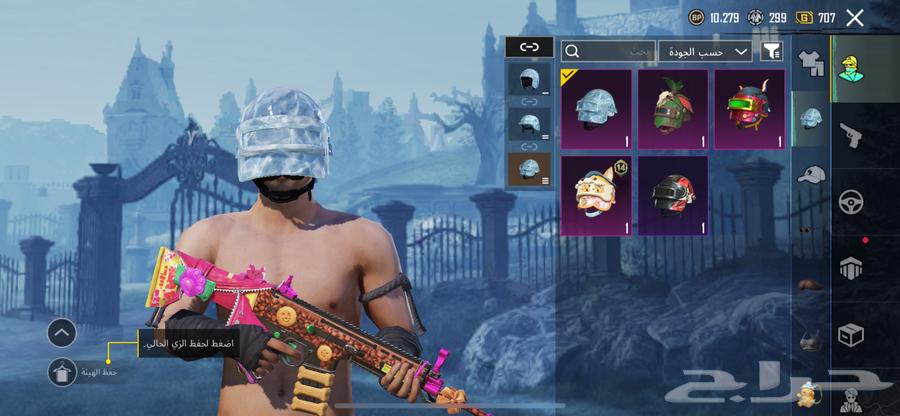Image resolution: width=900 pixels, height=416 pixels.
Task: Open the character avatar category
Action: point(852,65)
